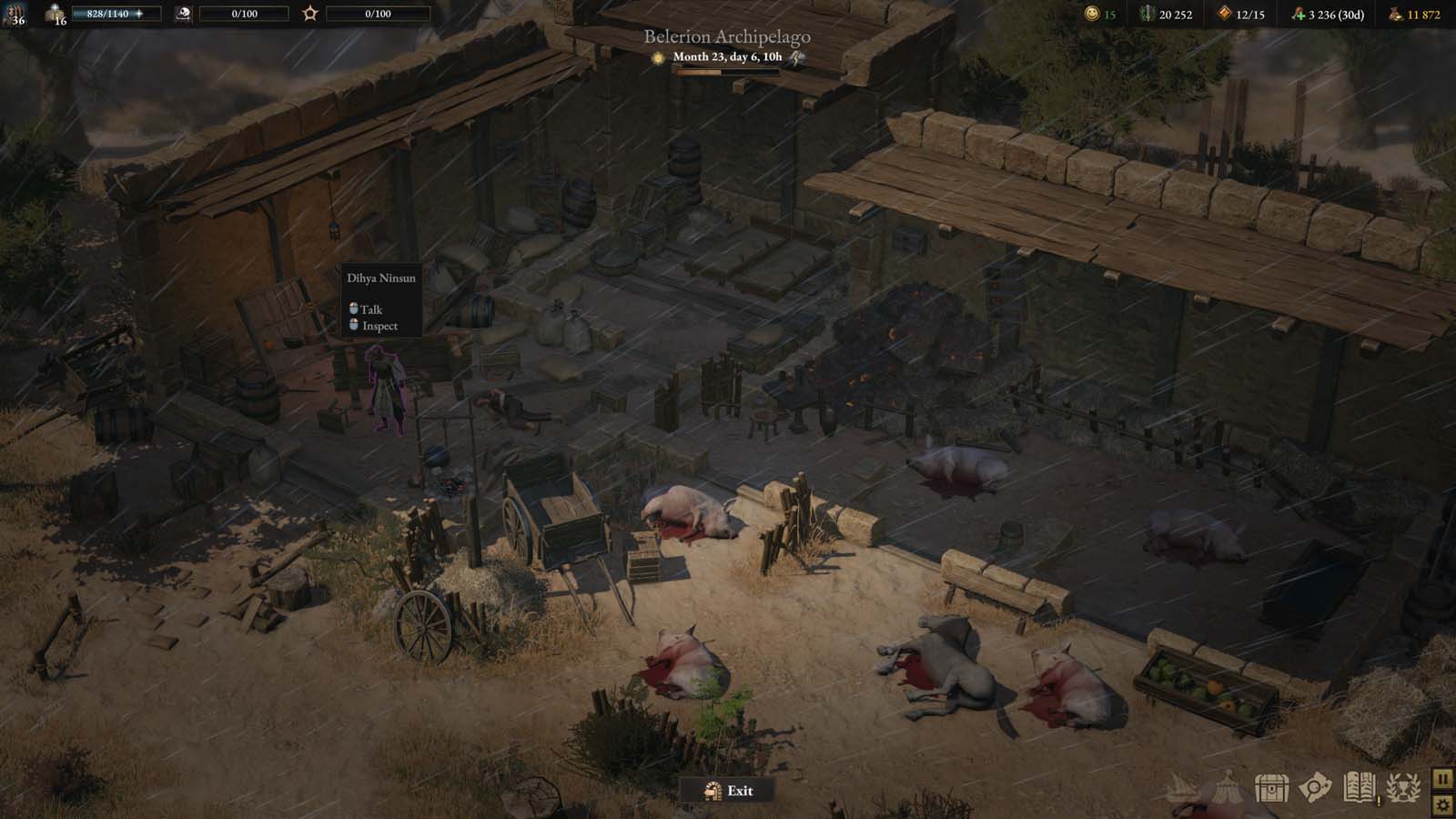Inspect Dihya Ninsun from the context menu
The width and height of the screenshot is (1456, 819).
[x=379, y=326]
